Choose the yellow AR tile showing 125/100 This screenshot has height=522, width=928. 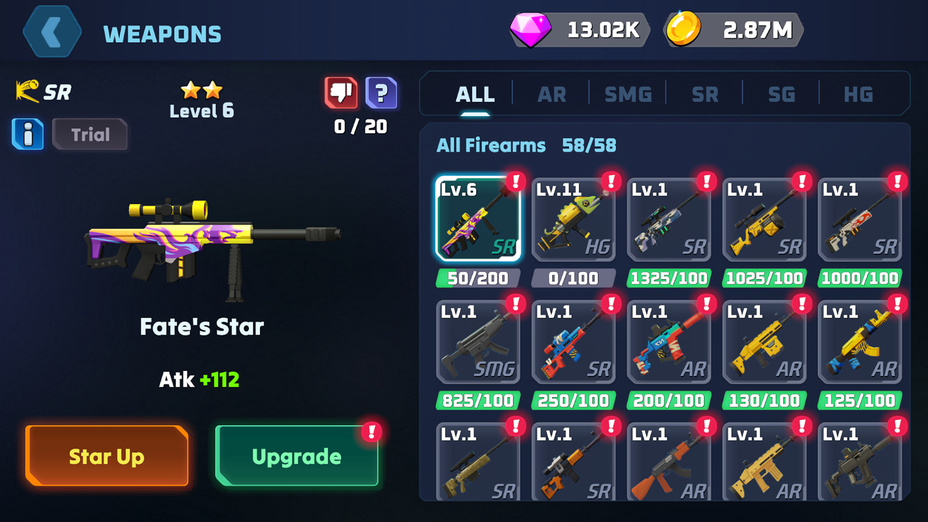[x=860, y=342]
